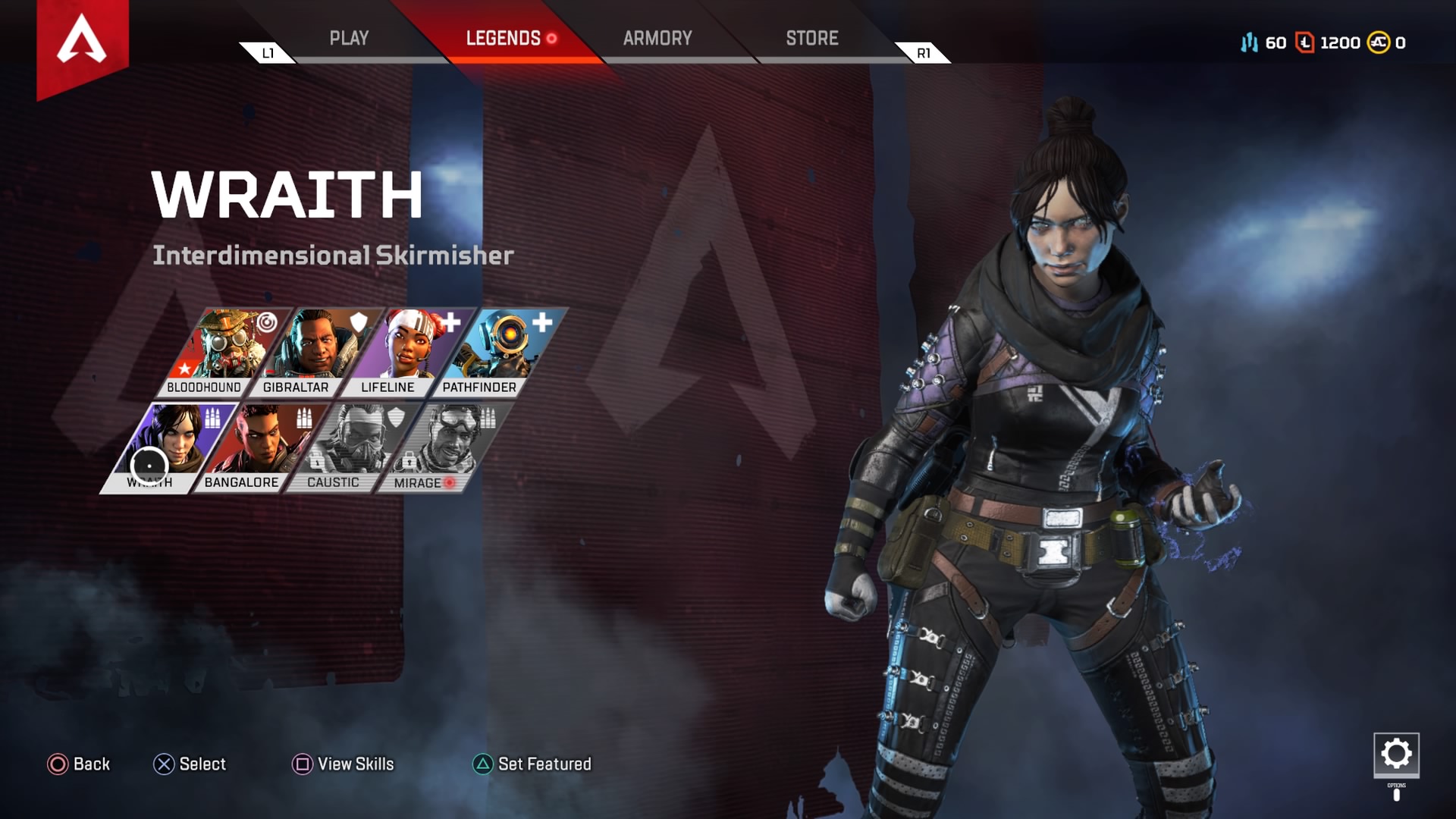Open the options gear icon
Viewport: 1456px width, 819px height.
pyautogui.click(x=1396, y=755)
